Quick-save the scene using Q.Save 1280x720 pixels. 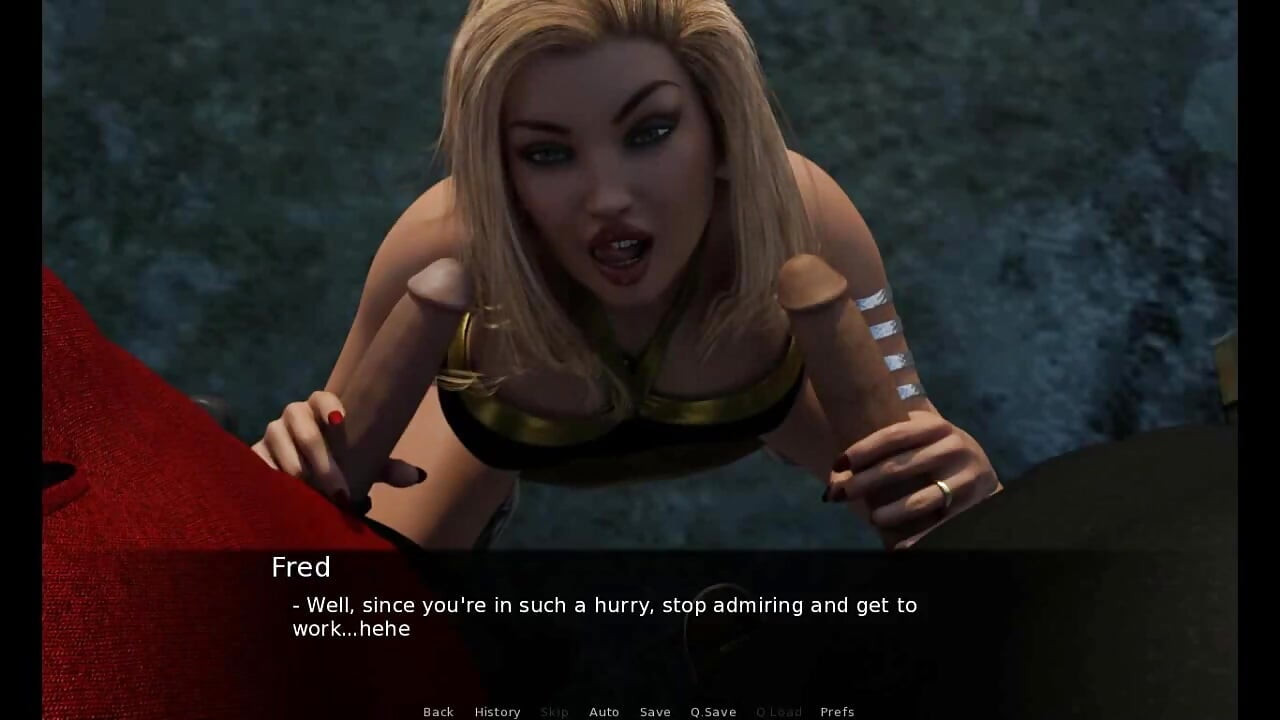tap(712, 711)
